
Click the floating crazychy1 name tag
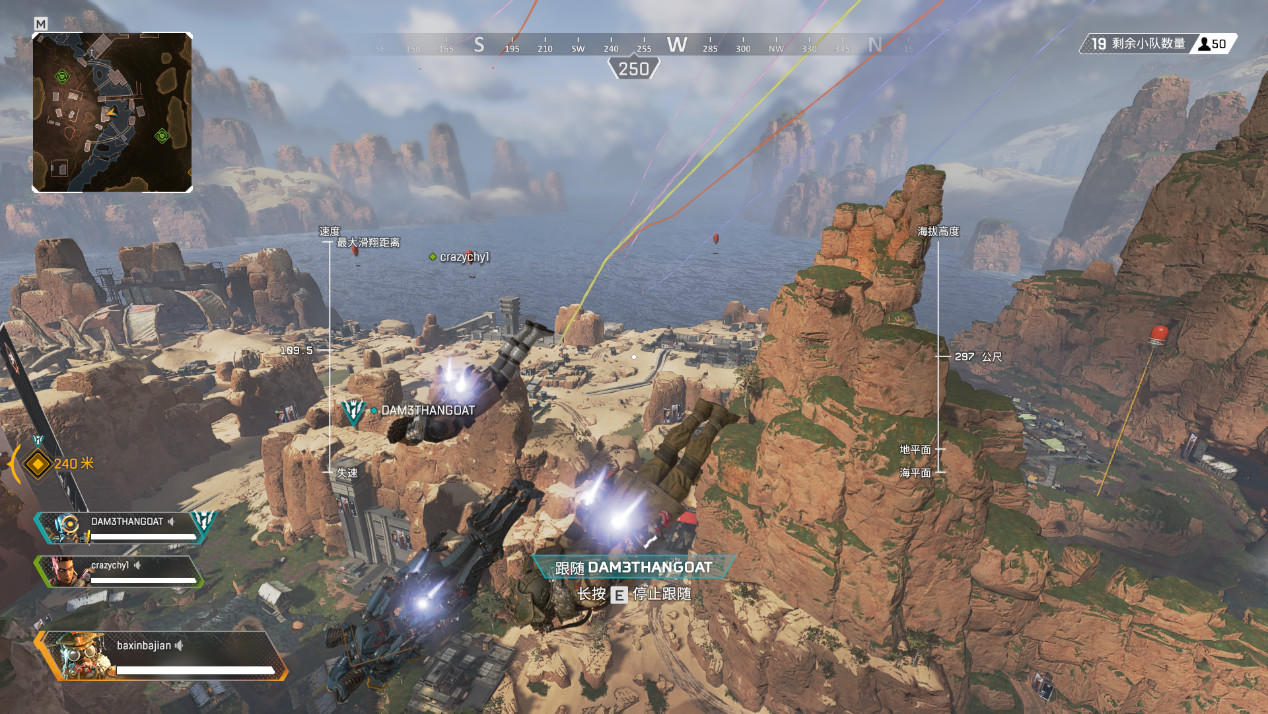[464, 257]
